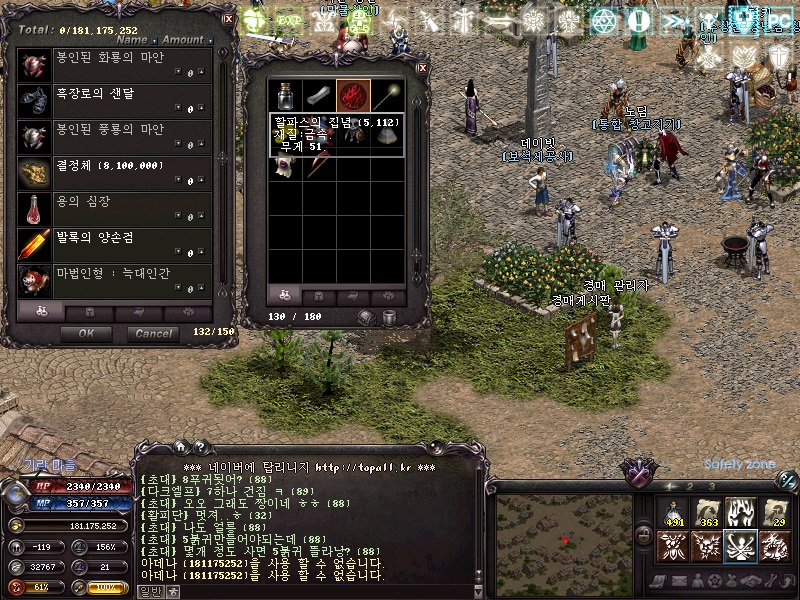Image resolution: width=800 pixels, height=600 pixels.
Task: Cancel the shop transaction
Action: pyautogui.click(x=154, y=333)
